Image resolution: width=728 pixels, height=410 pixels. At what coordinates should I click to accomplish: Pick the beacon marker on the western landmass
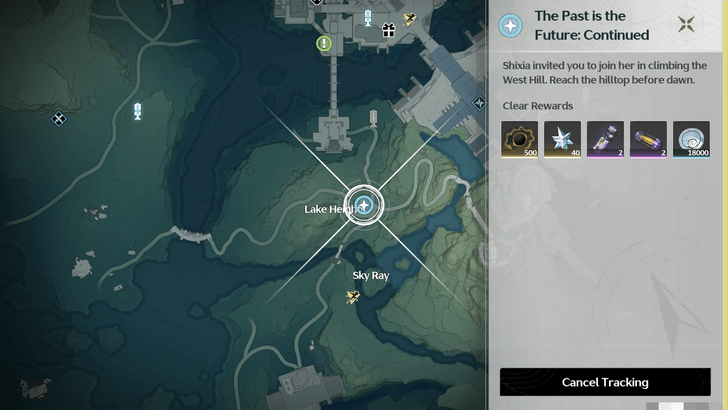click(137, 111)
